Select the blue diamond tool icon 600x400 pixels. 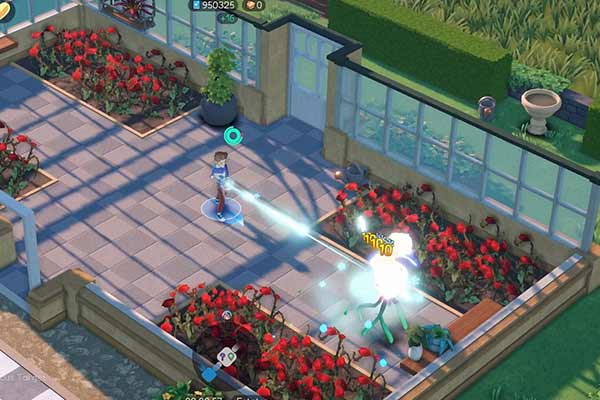point(208,374)
